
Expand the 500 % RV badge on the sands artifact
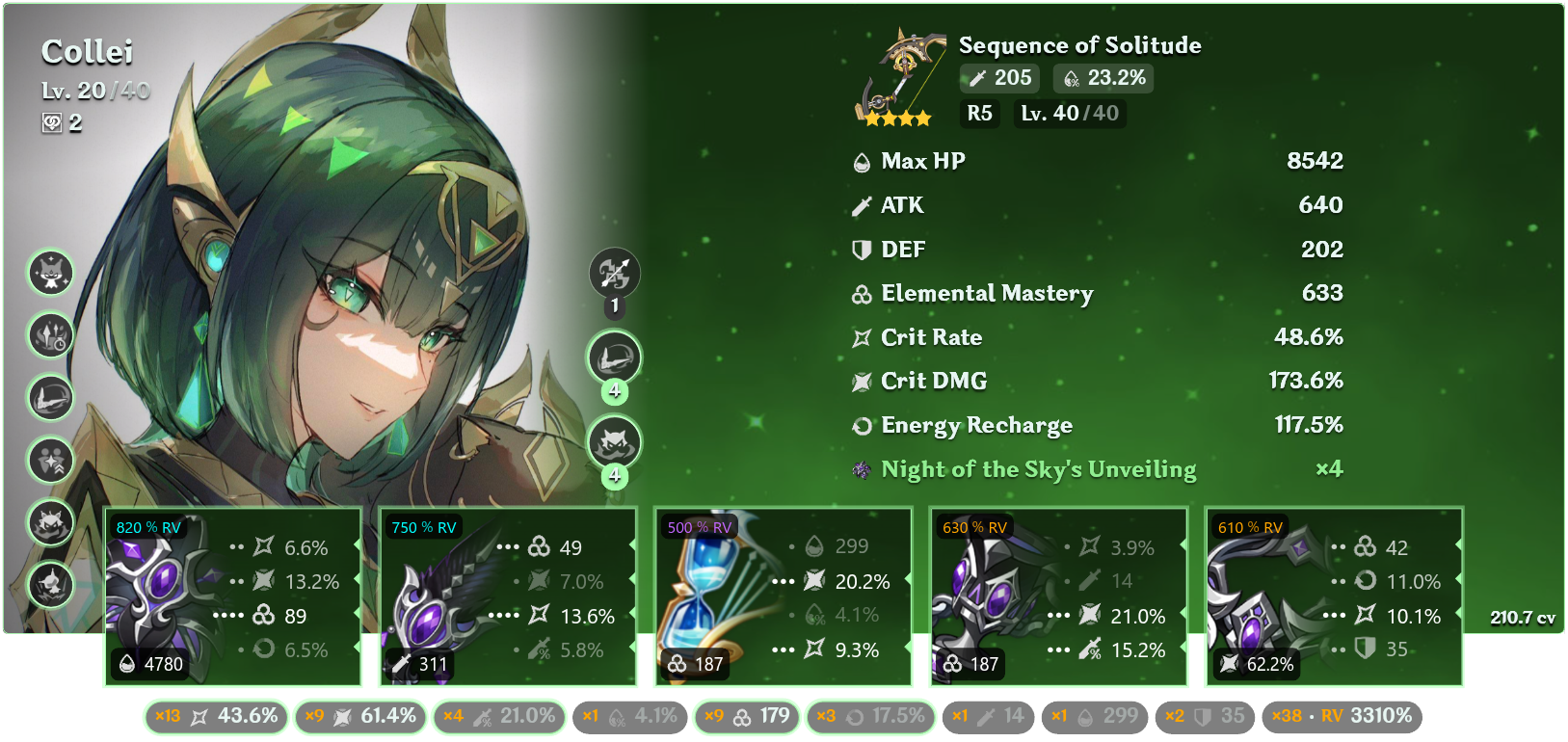tap(698, 527)
